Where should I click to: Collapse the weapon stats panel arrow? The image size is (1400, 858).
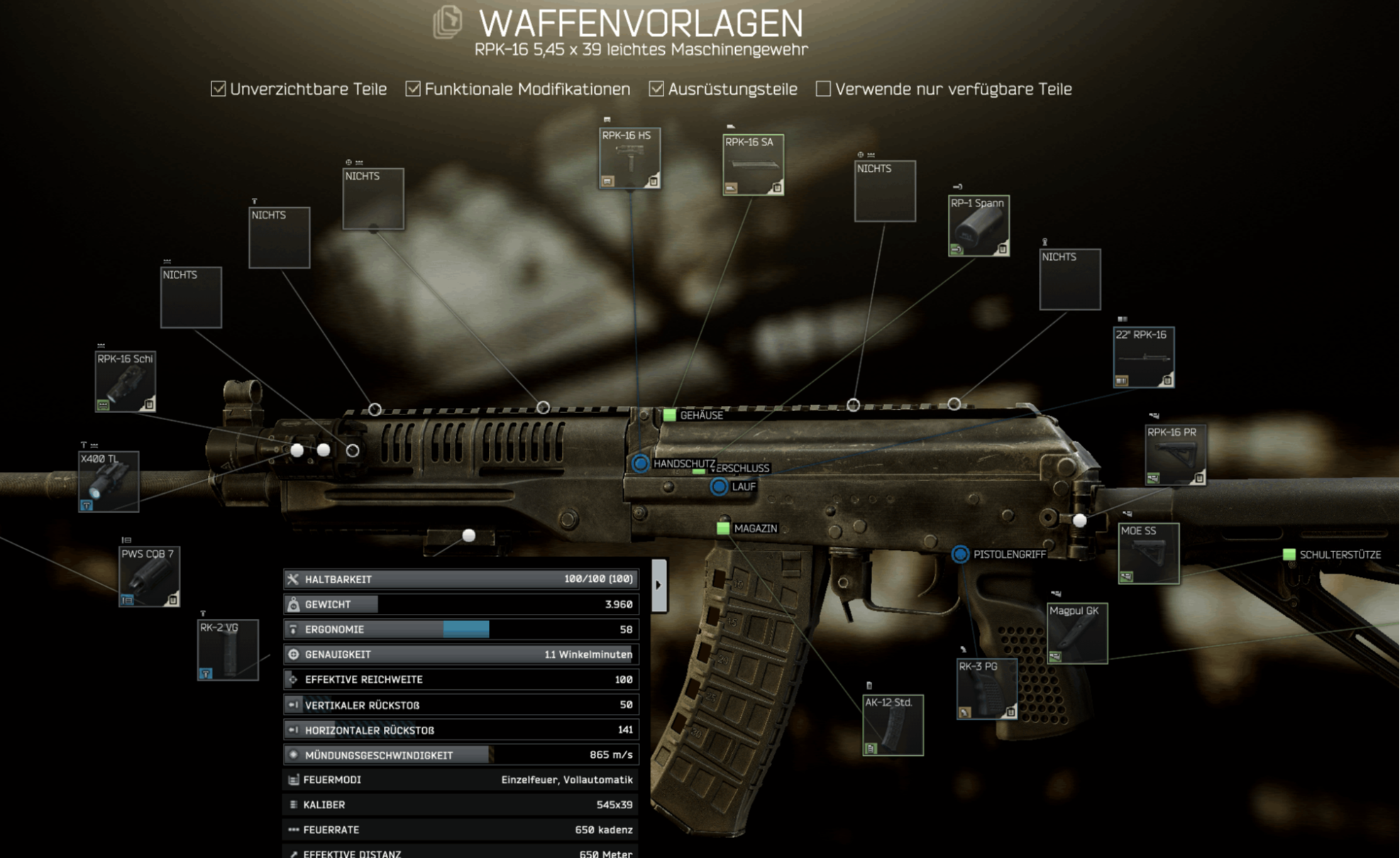[658, 585]
